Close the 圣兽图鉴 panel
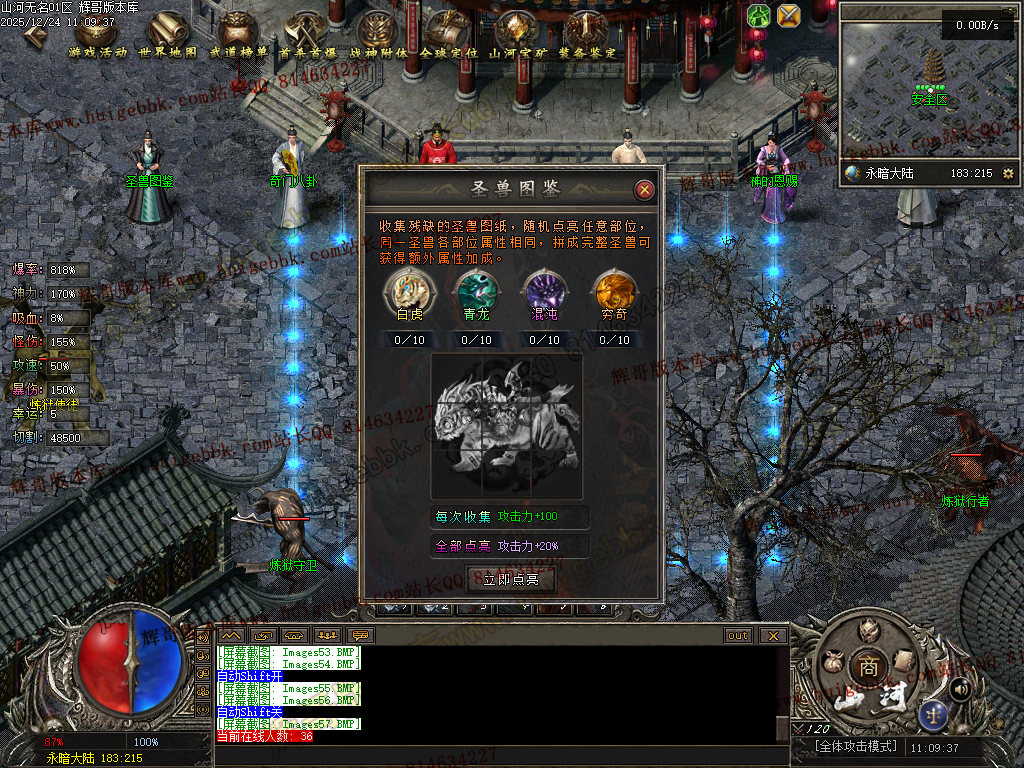The image size is (1024, 768). (645, 189)
